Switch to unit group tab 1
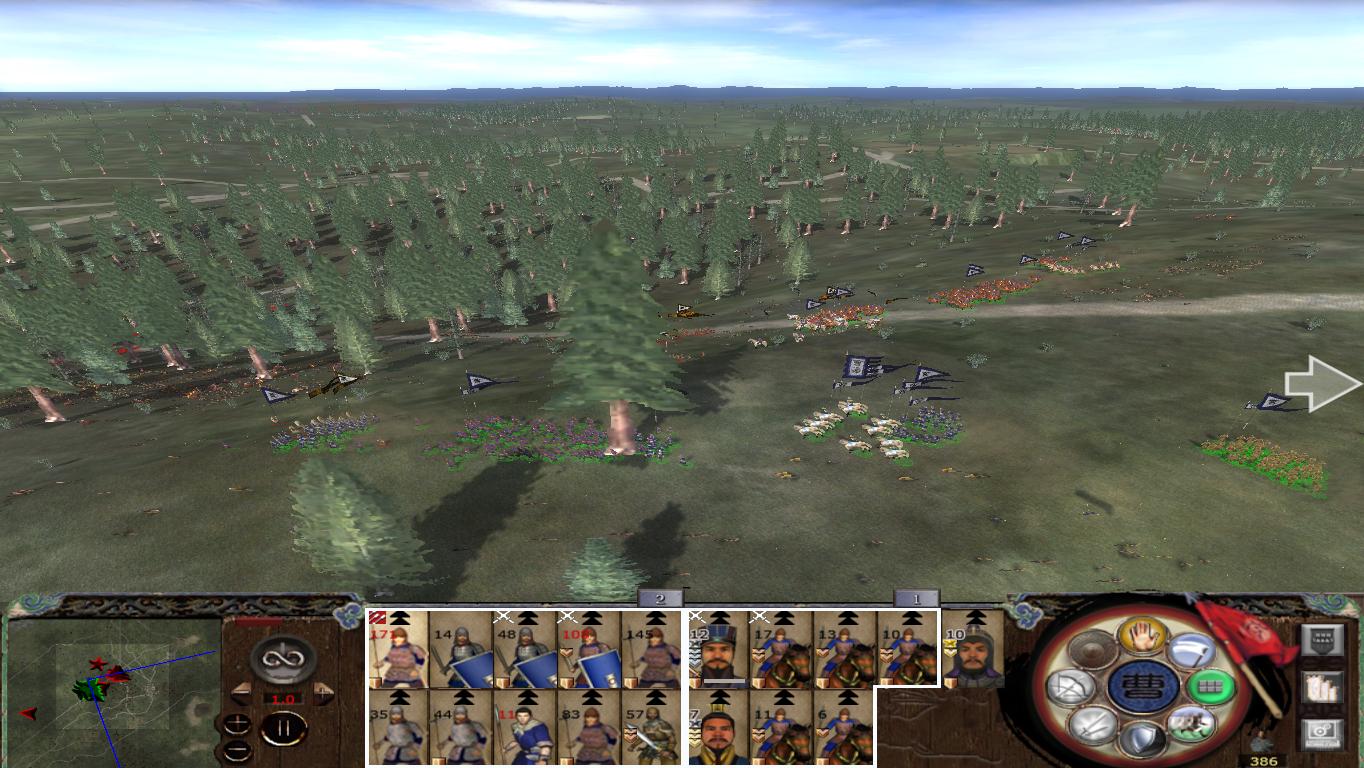Screen dimensions: 1364x768 (915, 598)
